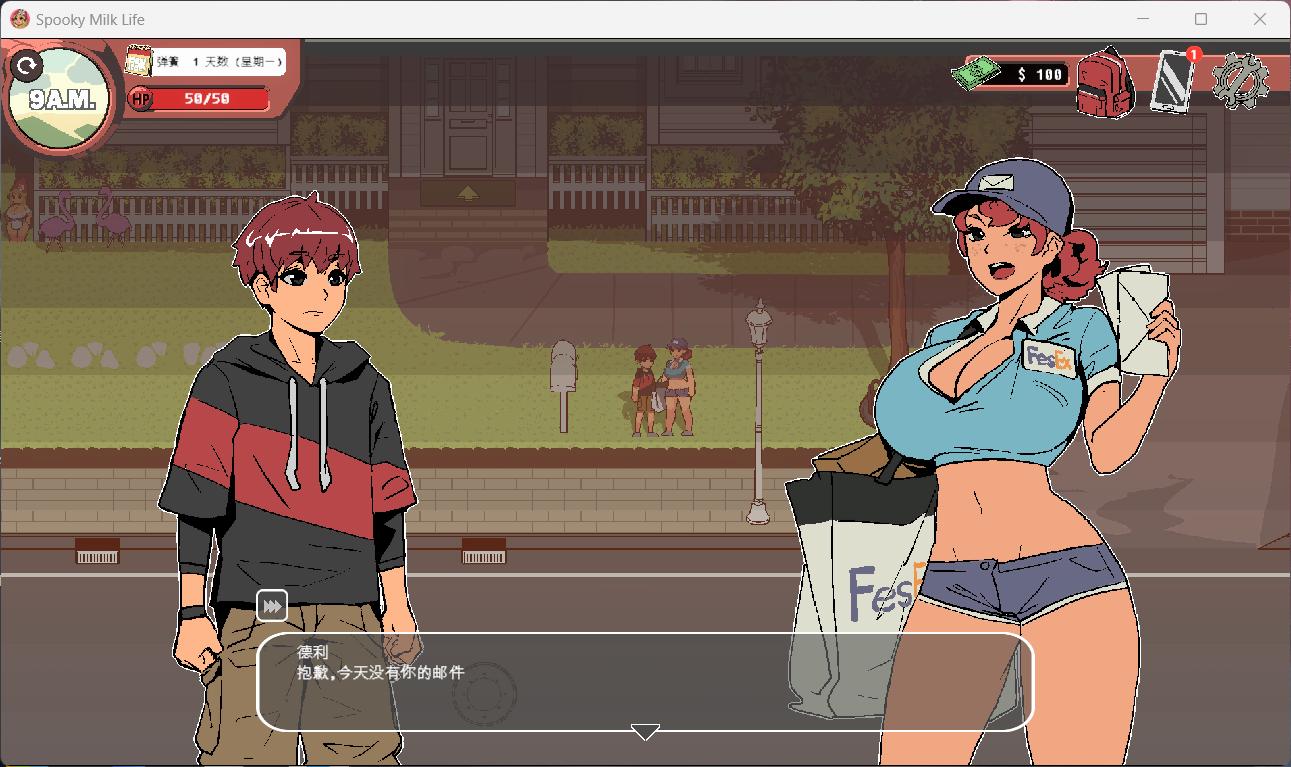
Task: Open the smartphone with a notification
Action: pyautogui.click(x=1174, y=80)
